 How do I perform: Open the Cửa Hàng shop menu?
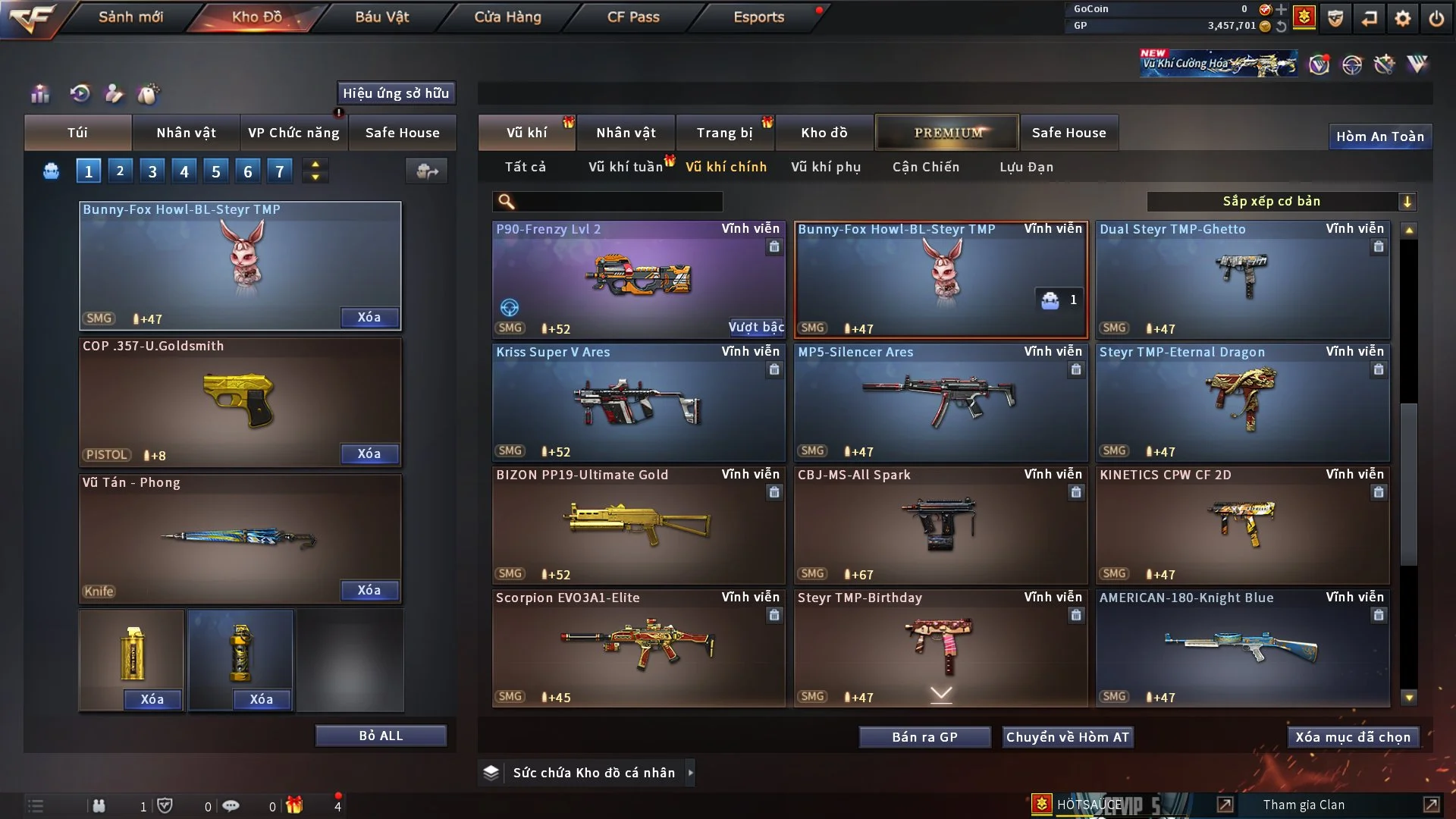coord(507,17)
